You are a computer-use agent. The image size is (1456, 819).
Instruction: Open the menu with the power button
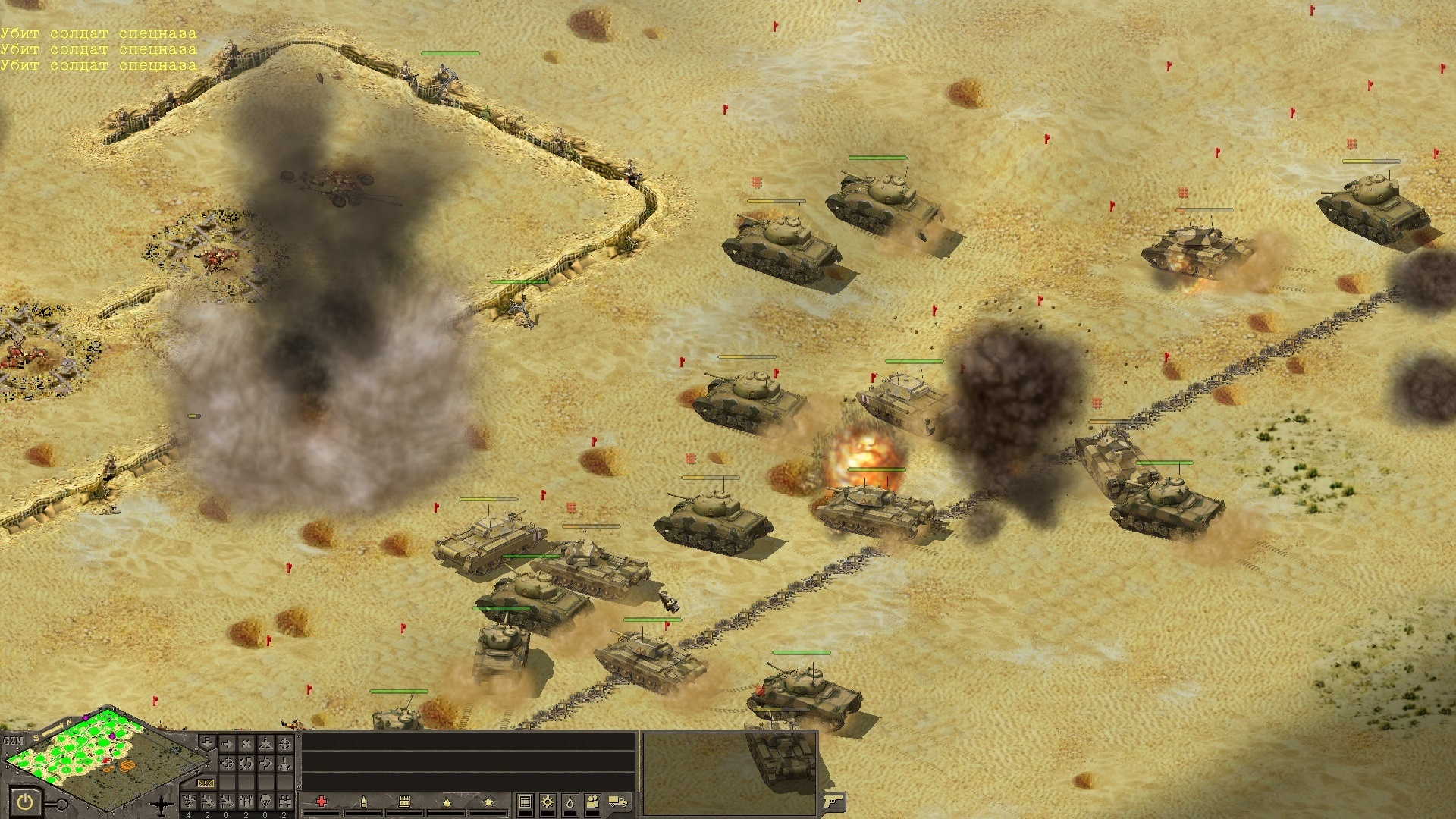25,802
